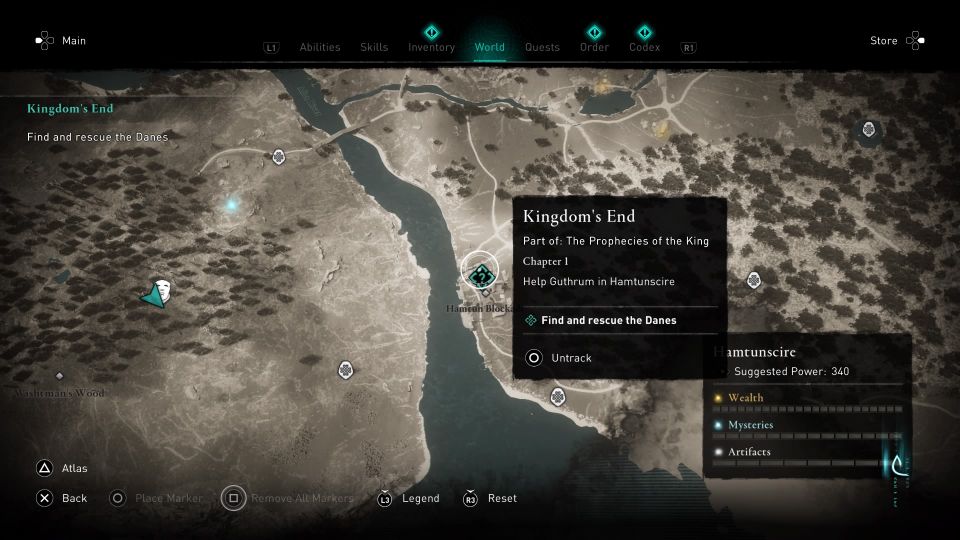Choose the Mysteries progress row
This screenshot has width=960, height=540.
click(x=806, y=425)
